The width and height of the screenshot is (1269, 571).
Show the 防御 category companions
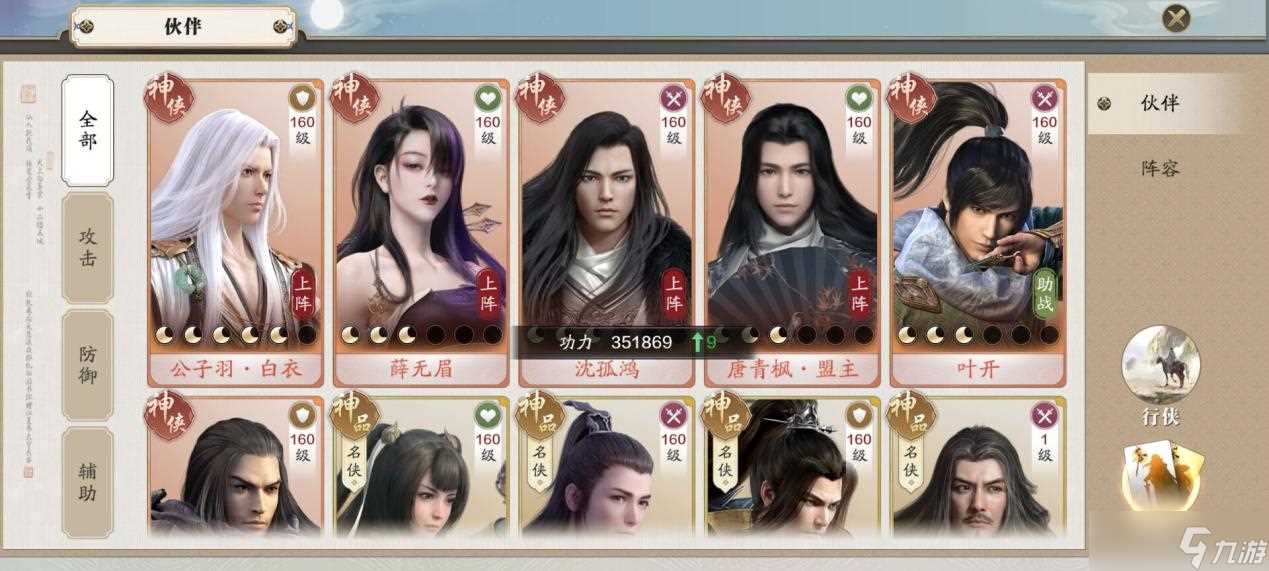(x=88, y=364)
